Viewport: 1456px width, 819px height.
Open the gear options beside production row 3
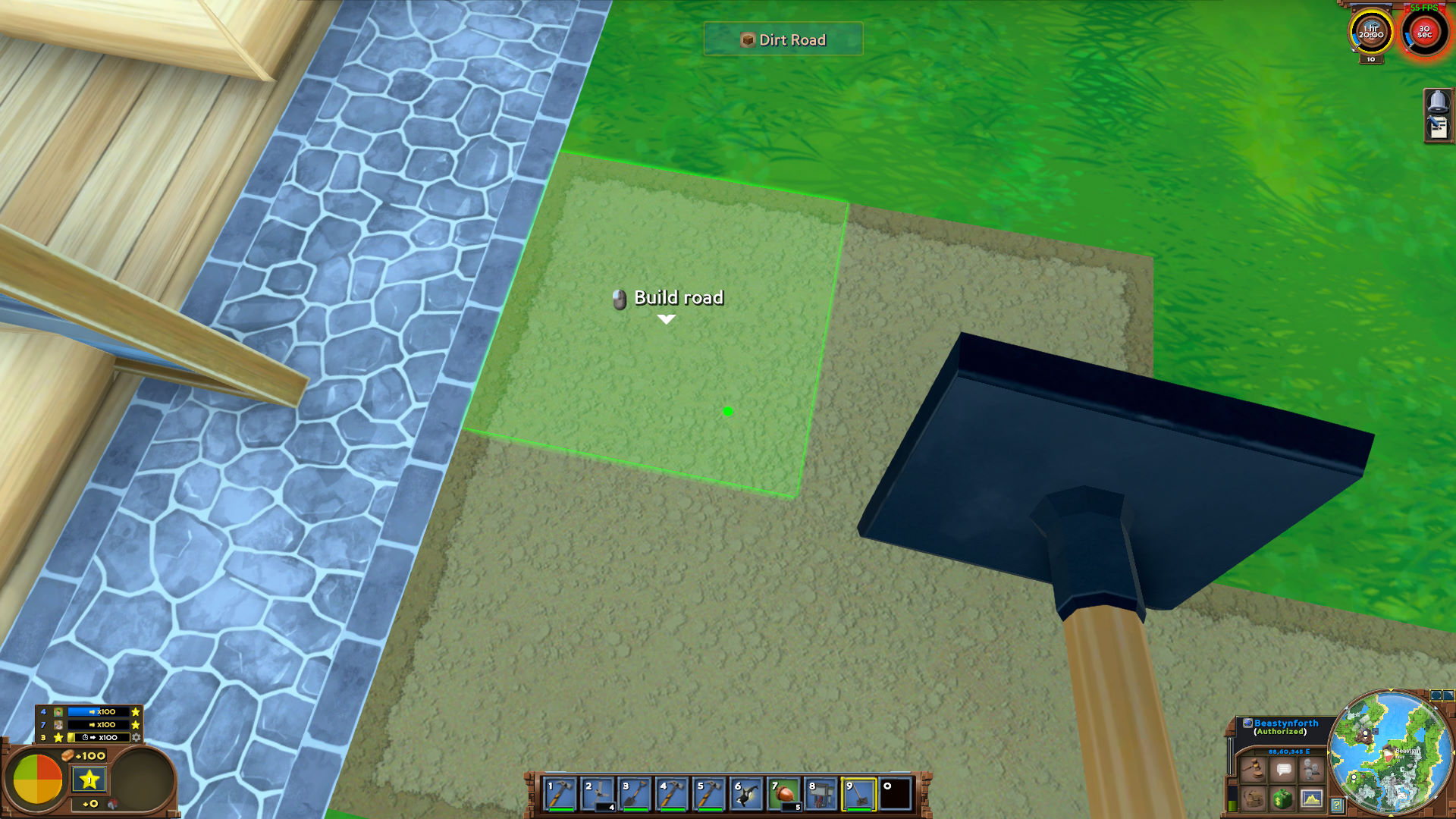point(135,737)
